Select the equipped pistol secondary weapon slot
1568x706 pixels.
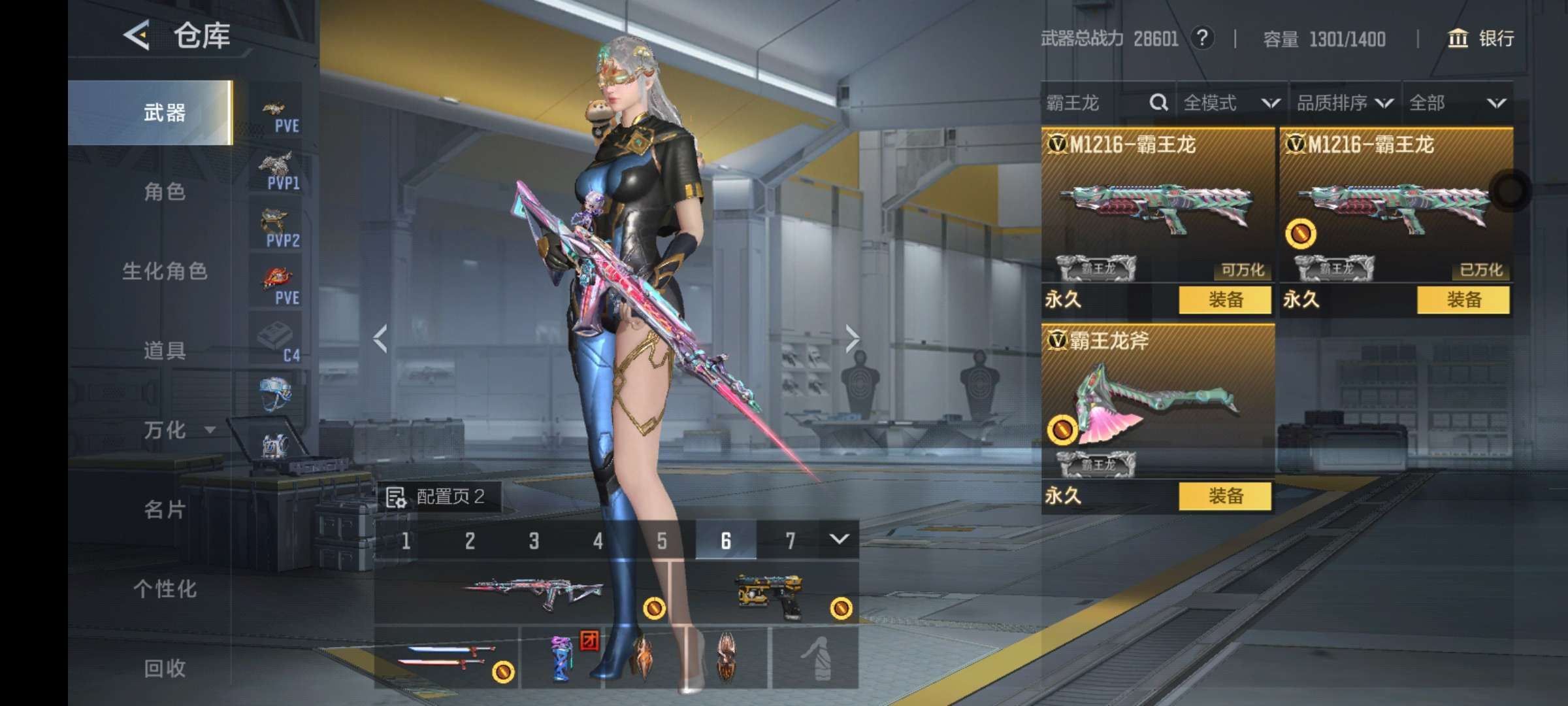point(771,596)
